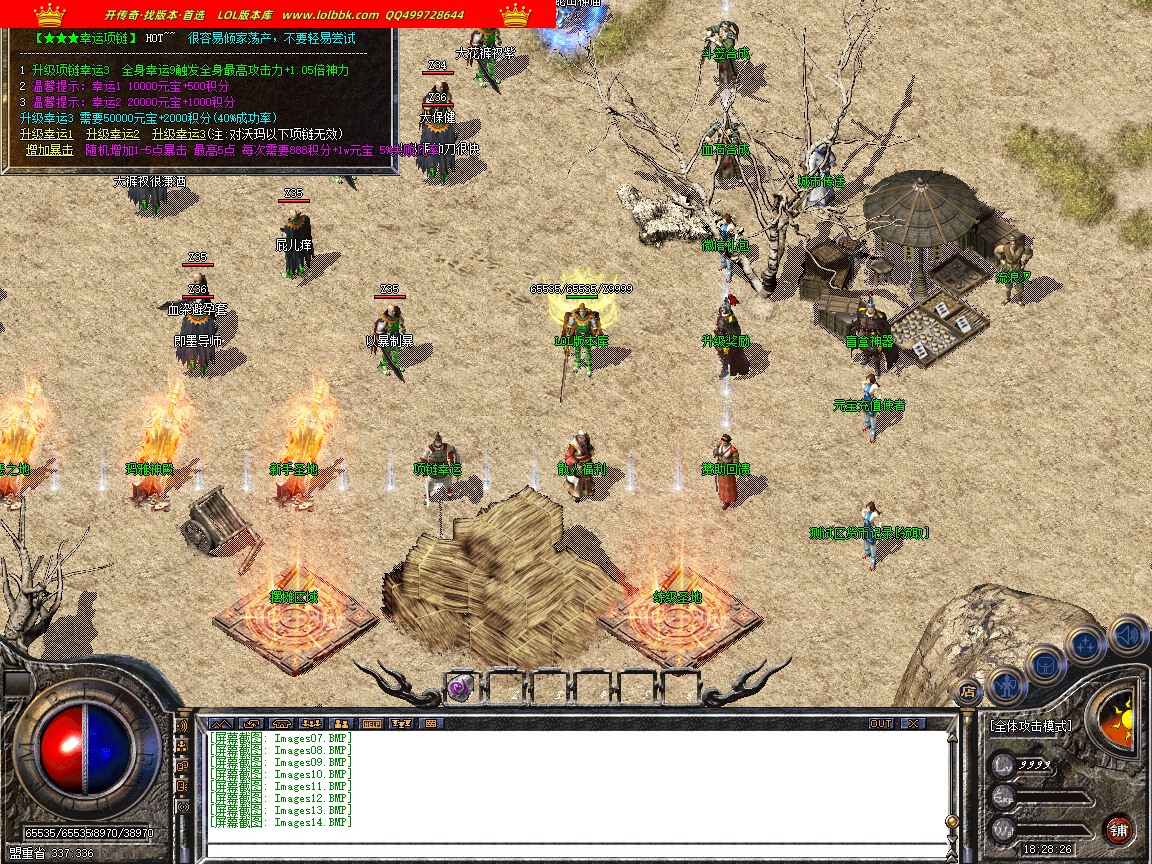1152x864 pixels.
Task: Click the group members icon on chat toolbar
Action: tap(341, 723)
